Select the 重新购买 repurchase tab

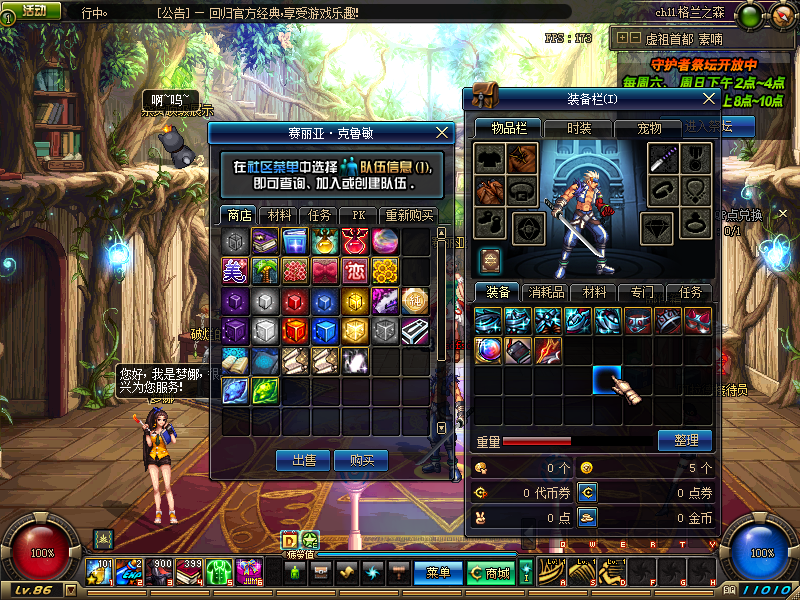point(410,215)
